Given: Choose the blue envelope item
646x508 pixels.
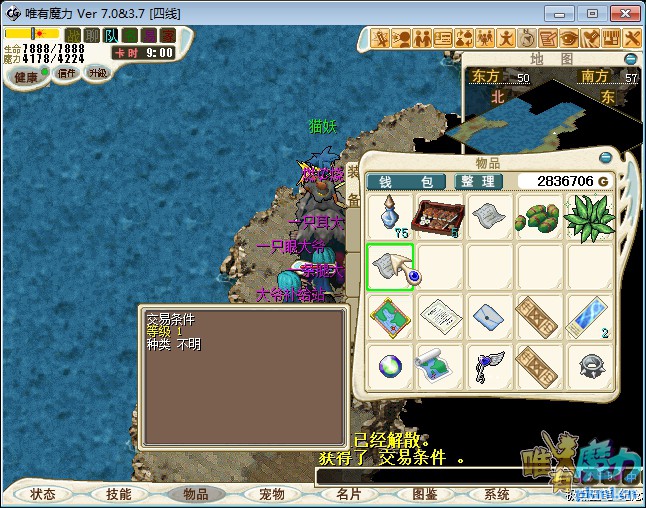Looking at the screenshot, I should (x=489, y=316).
